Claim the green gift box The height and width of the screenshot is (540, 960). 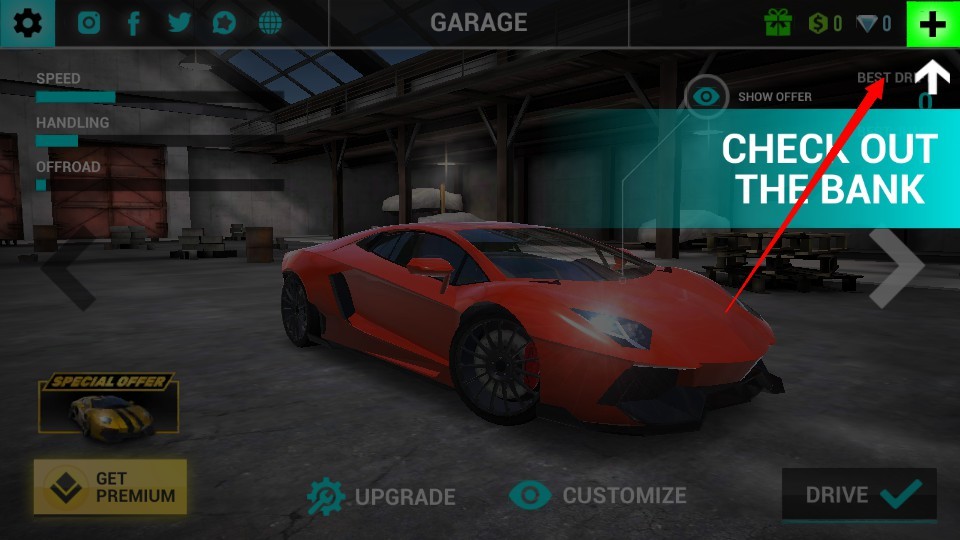tap(778, 23)
